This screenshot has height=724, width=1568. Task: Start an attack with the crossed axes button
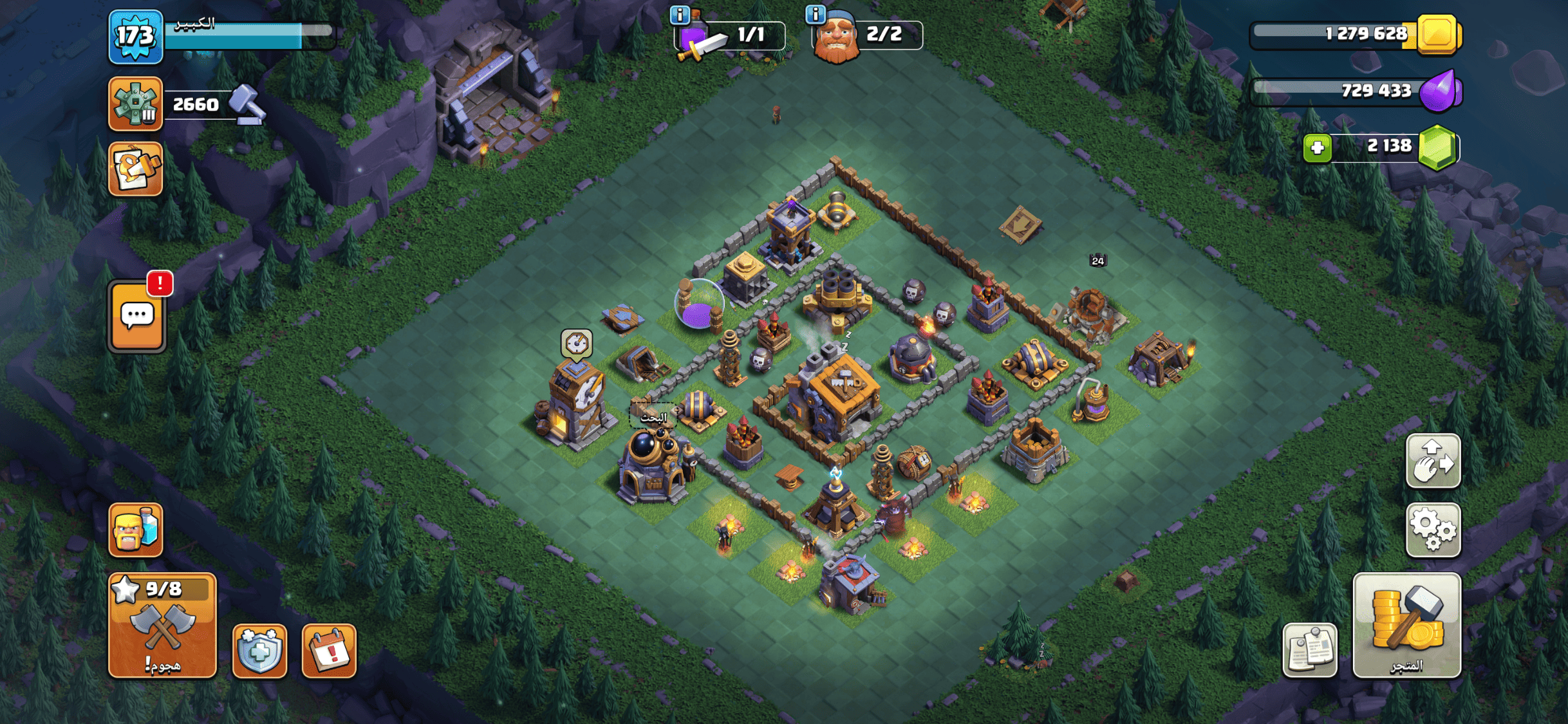pyautogui.click(x=162, y=625)
